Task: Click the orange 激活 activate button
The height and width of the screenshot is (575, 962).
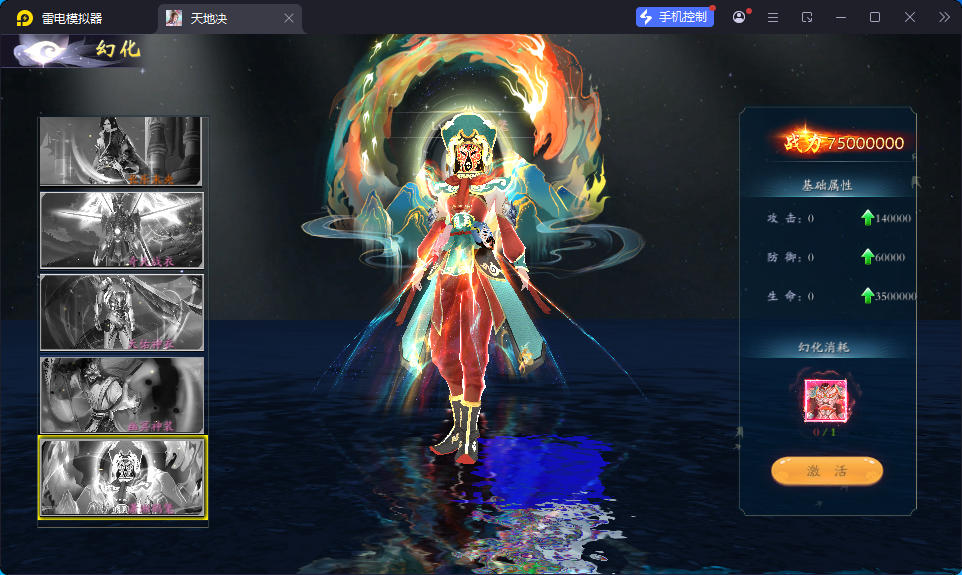Action: tap(826, 471)
